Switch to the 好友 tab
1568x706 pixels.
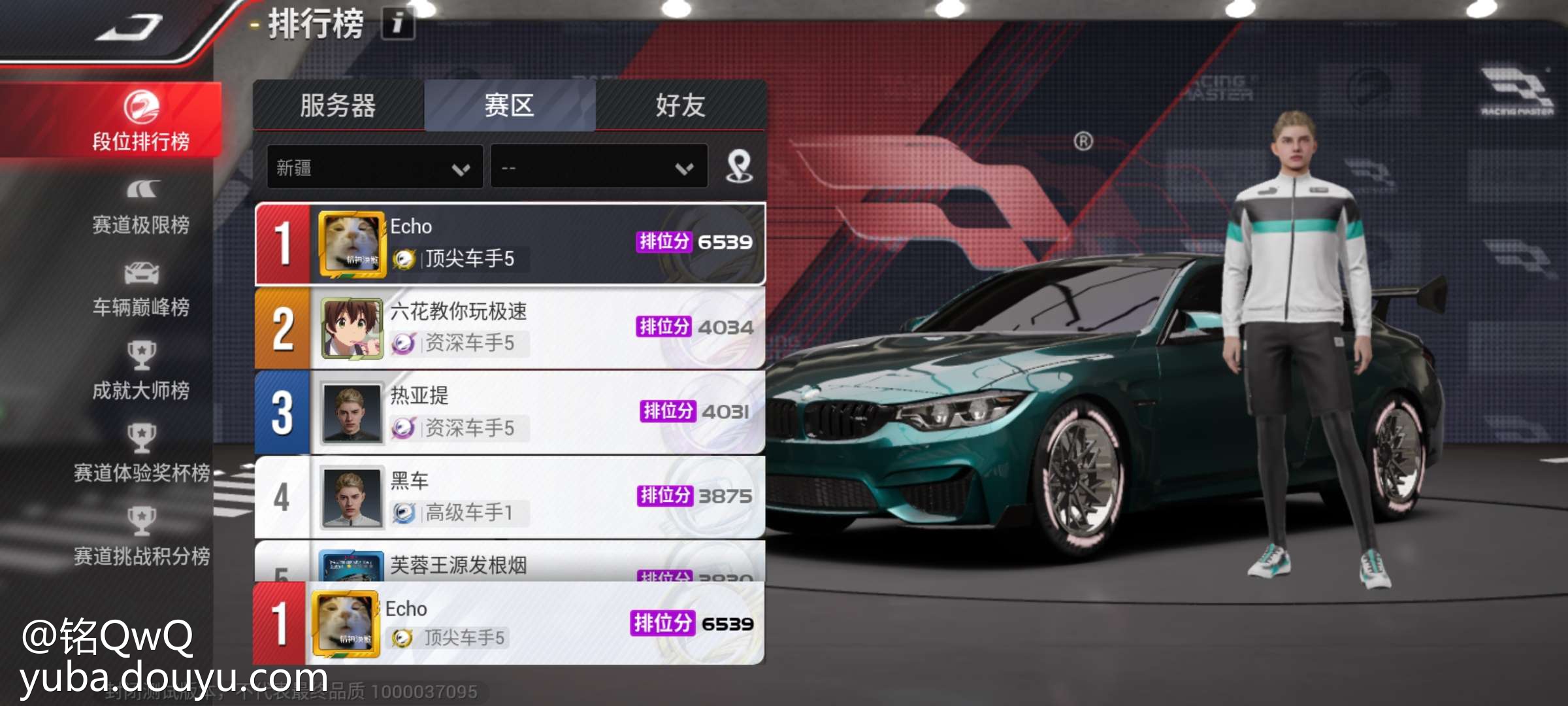click(x=681, y=105)
